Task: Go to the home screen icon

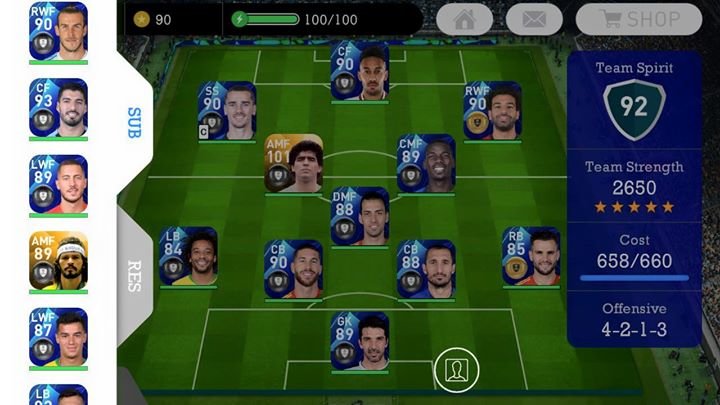Action: coord(464,19)
